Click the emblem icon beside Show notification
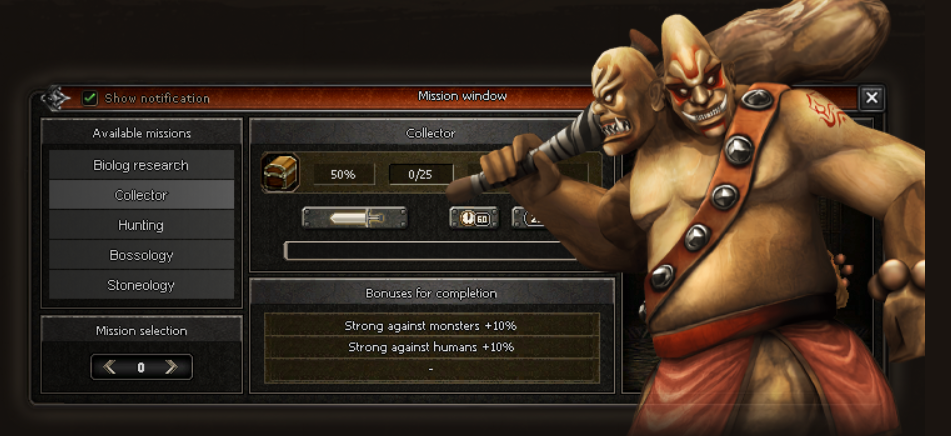Viewport: 951px width, 436px height. point(56,98)
